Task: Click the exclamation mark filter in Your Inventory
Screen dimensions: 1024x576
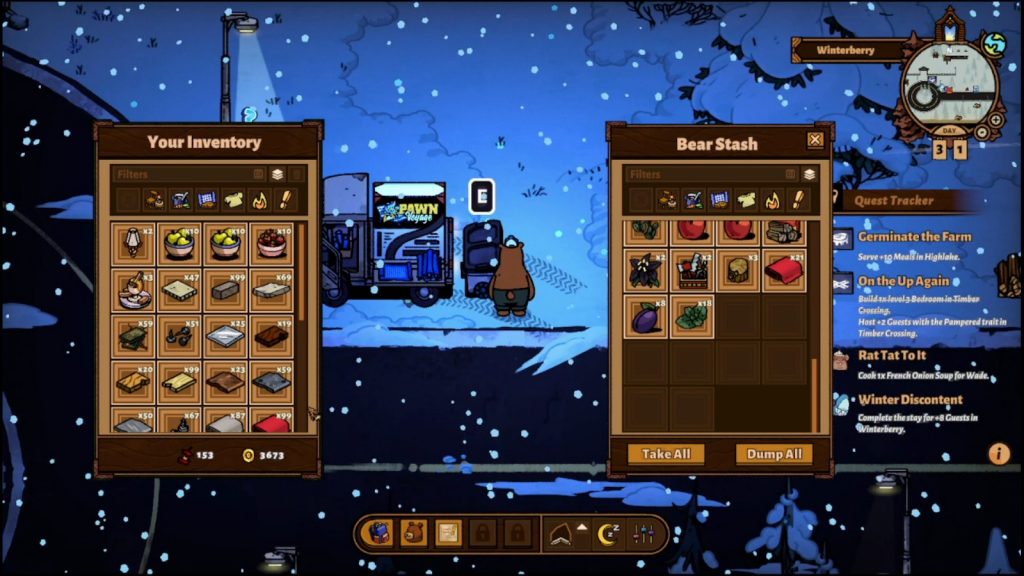Action: 286,201
